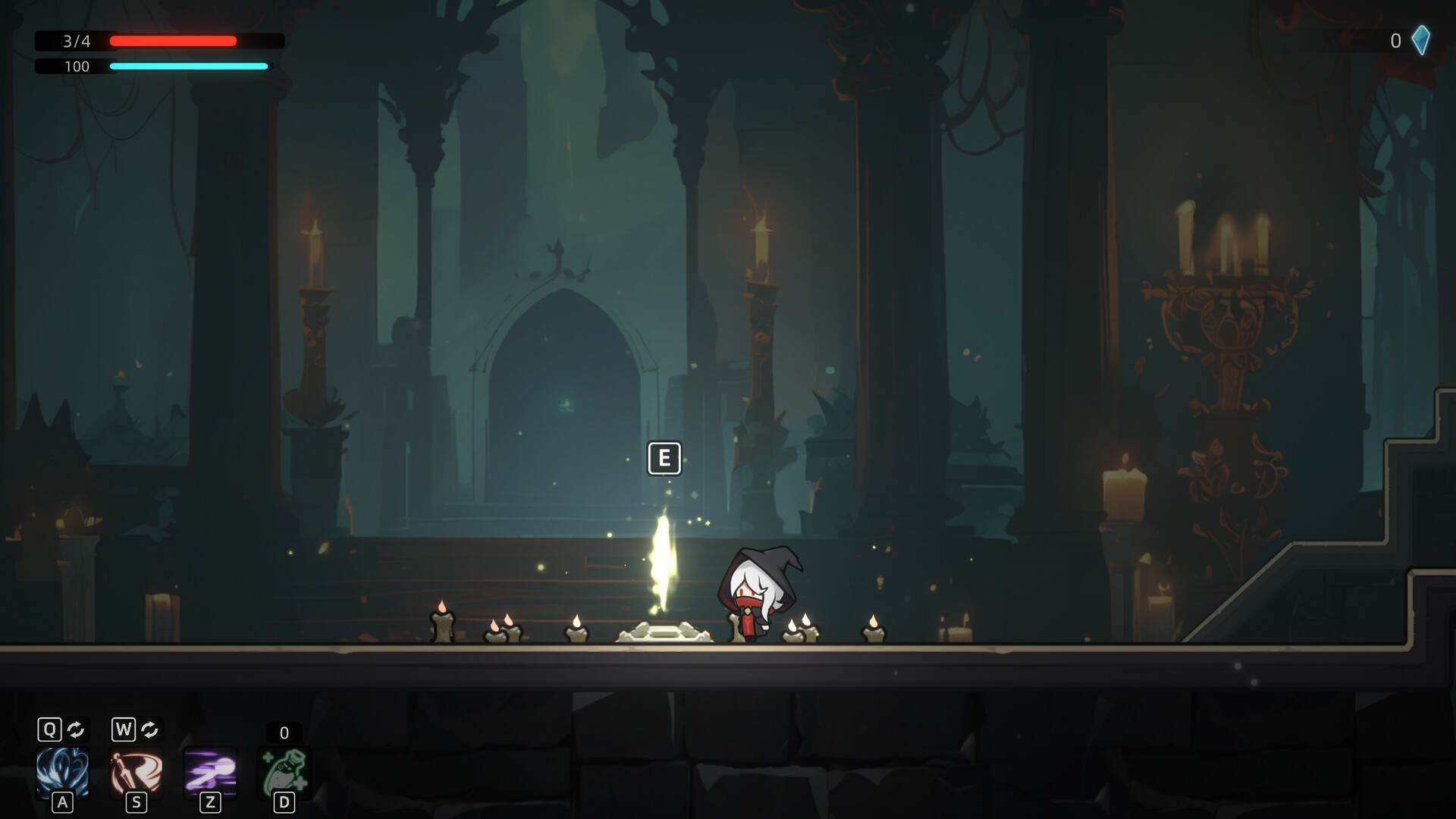1456x819 pixels.
Task: Click the swap arrows next to the Q slot
Action: (74, 730)
